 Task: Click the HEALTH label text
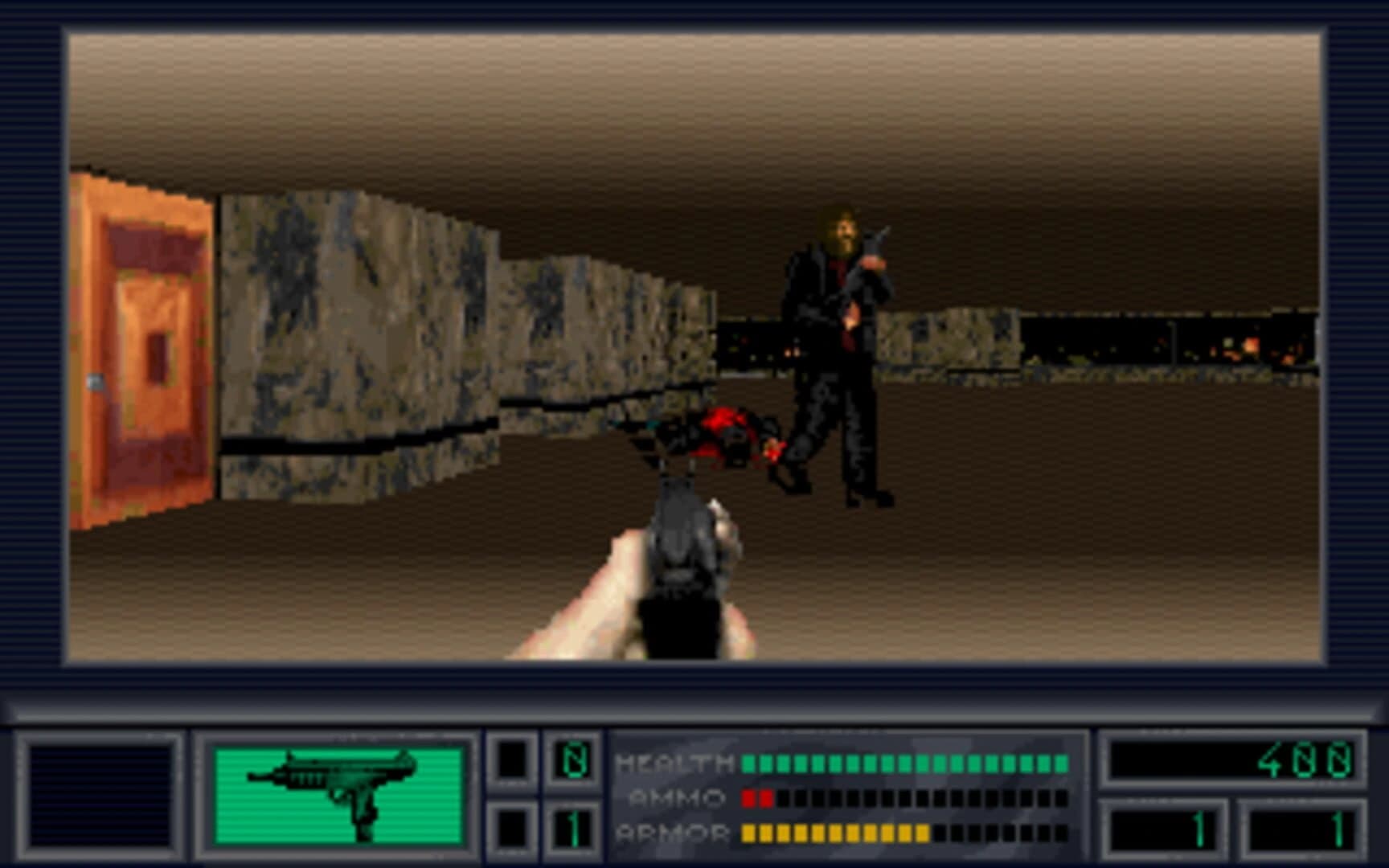coord(674,762)
